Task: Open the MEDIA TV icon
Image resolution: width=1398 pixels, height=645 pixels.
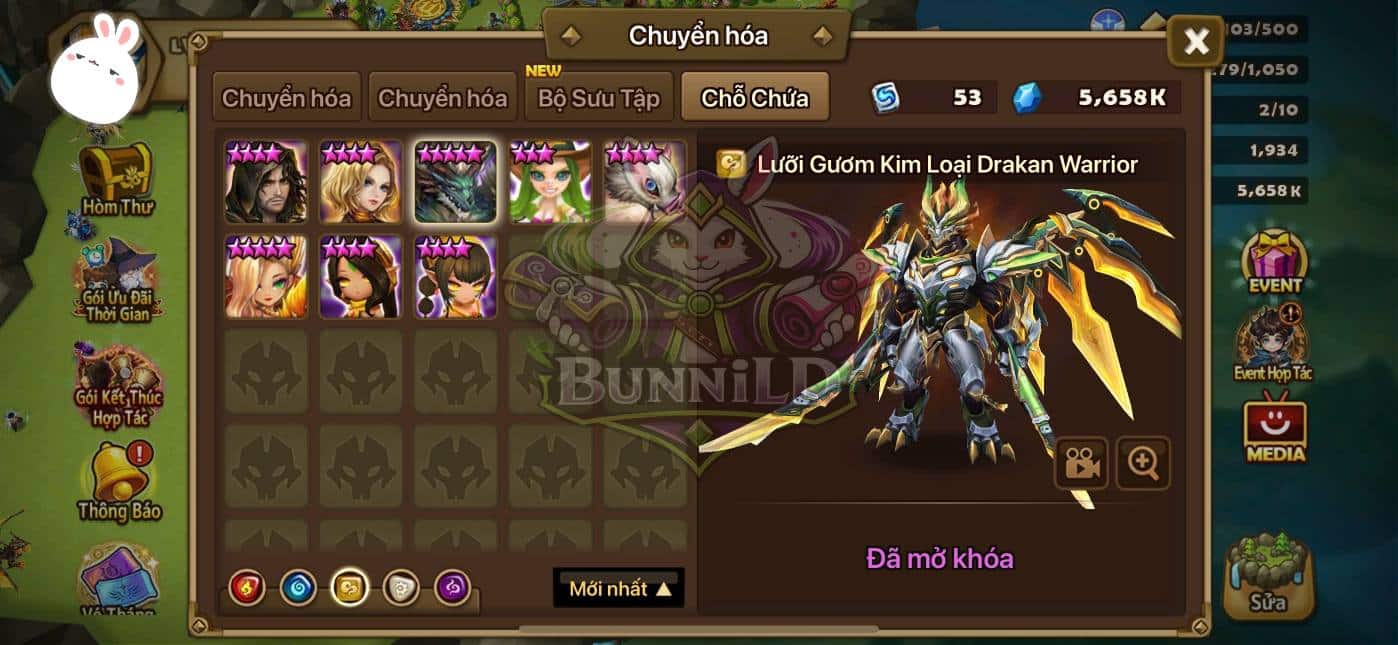Action: click(x=1274, y=430)
